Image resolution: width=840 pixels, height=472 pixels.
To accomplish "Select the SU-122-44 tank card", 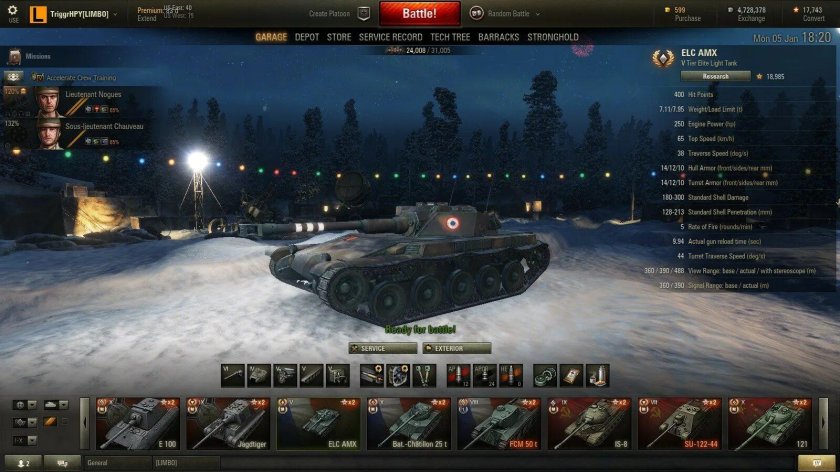I will point(681,423).
